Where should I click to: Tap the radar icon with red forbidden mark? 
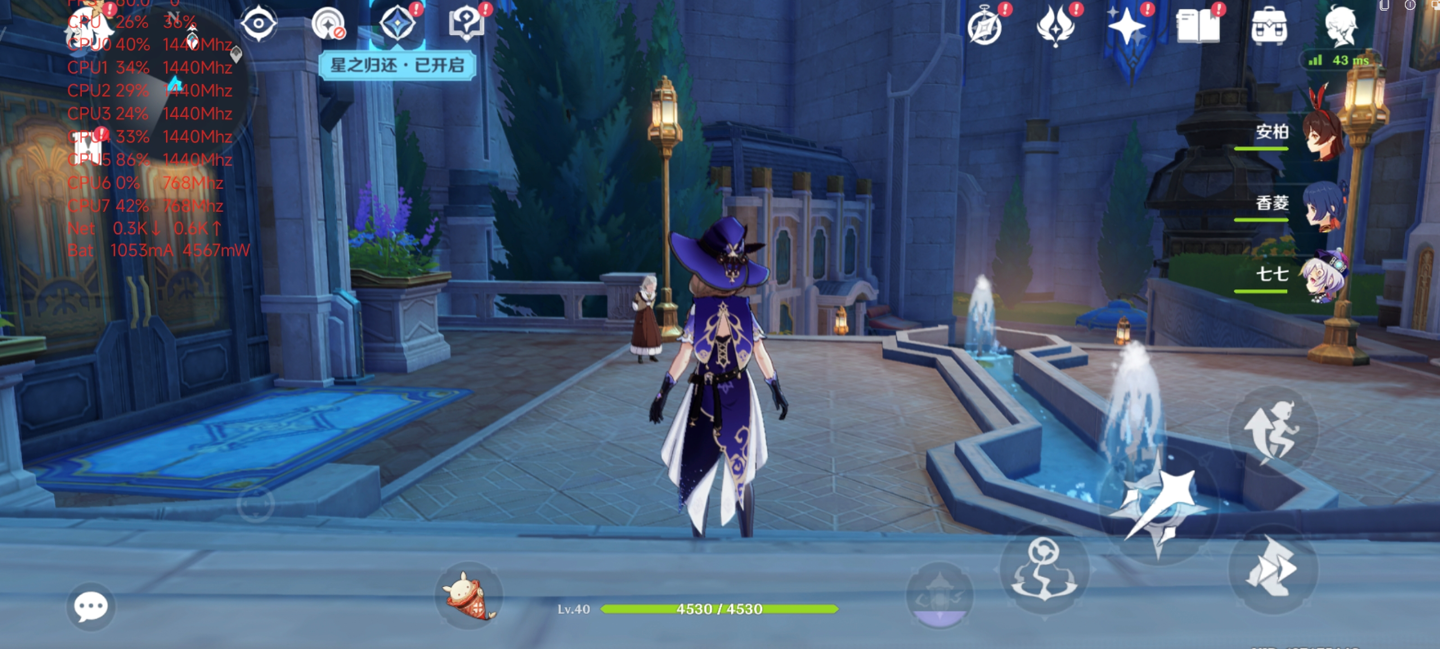click(x=329, y=24)
